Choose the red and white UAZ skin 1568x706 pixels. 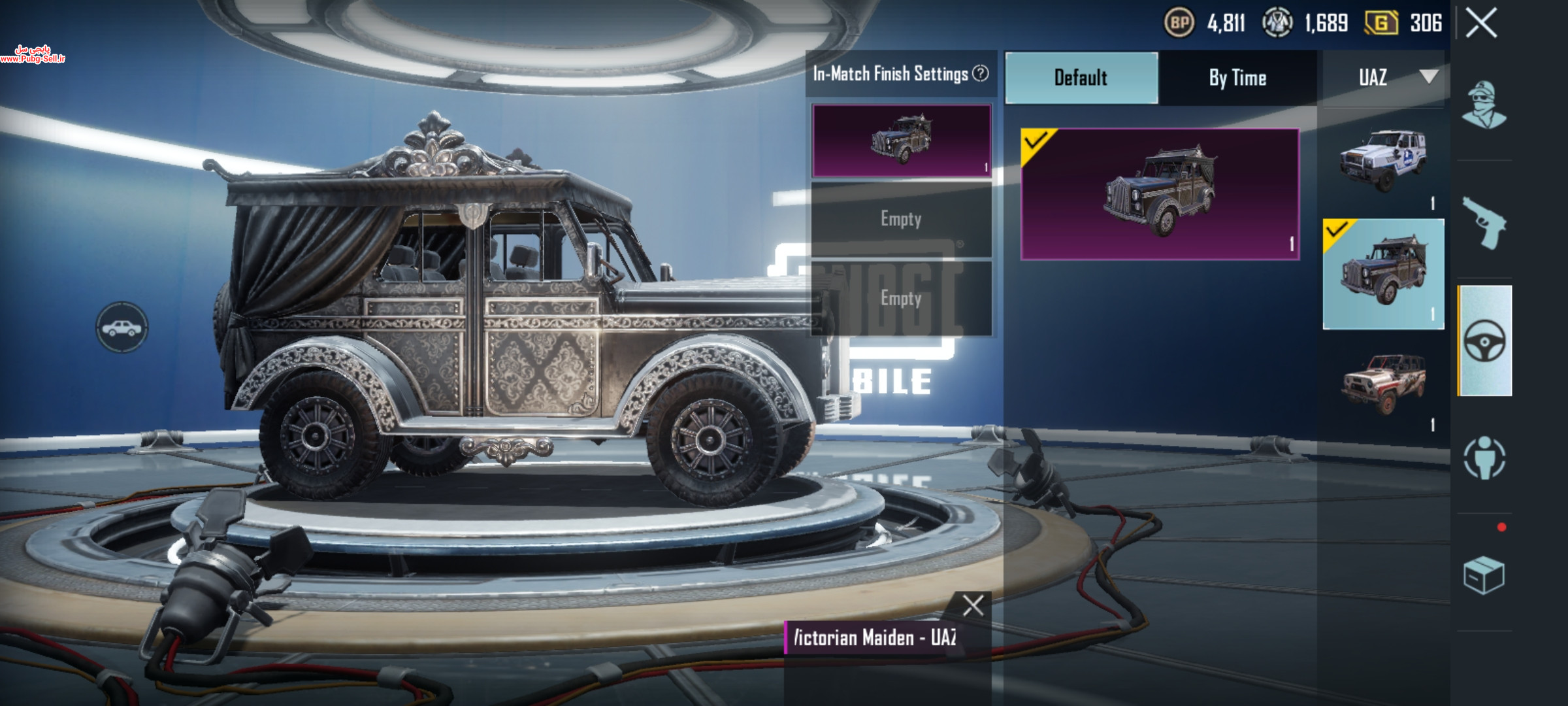pyautogui.click(x=1383, y=384)
